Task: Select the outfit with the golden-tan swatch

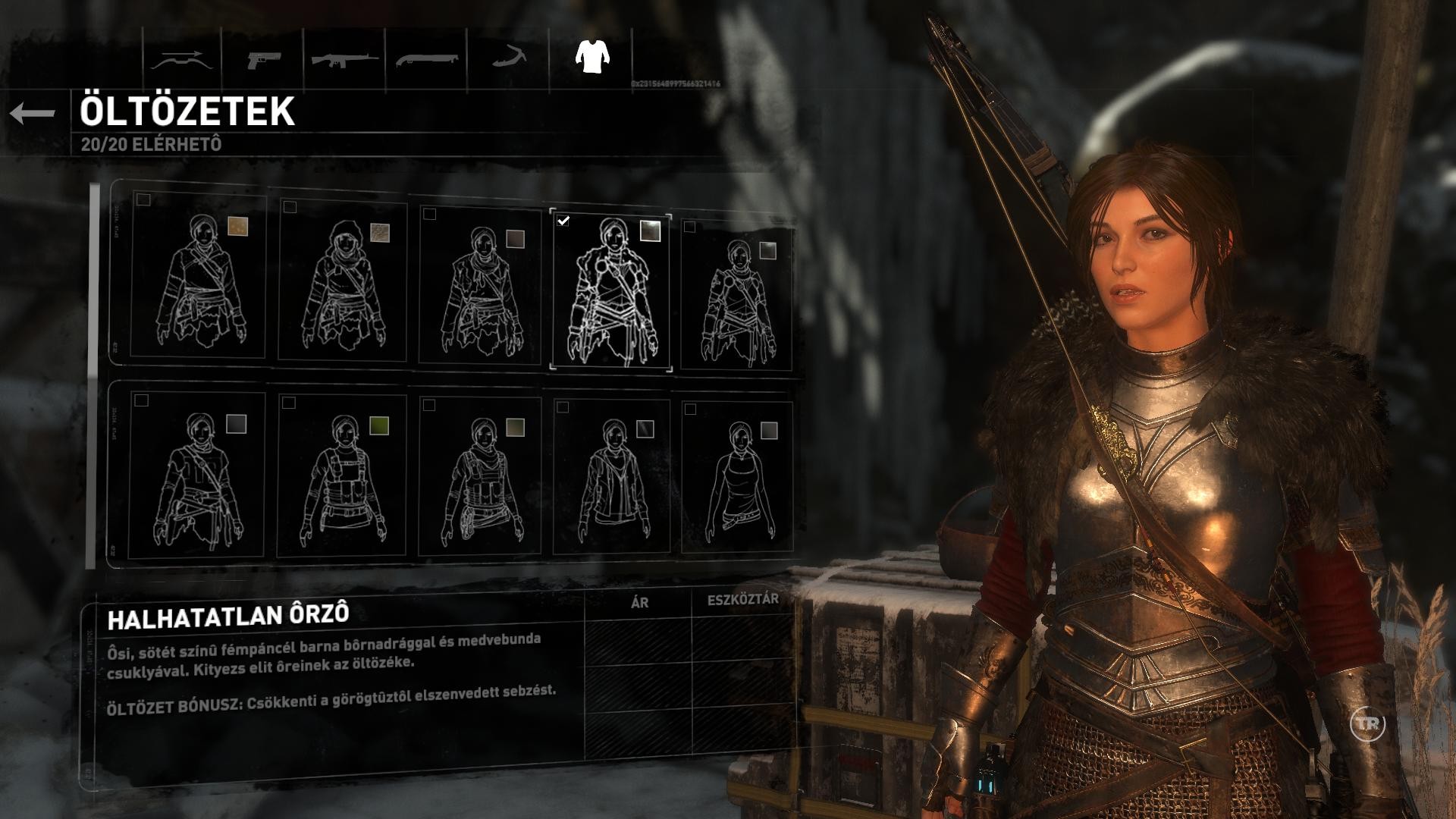Action: [199, 278]
